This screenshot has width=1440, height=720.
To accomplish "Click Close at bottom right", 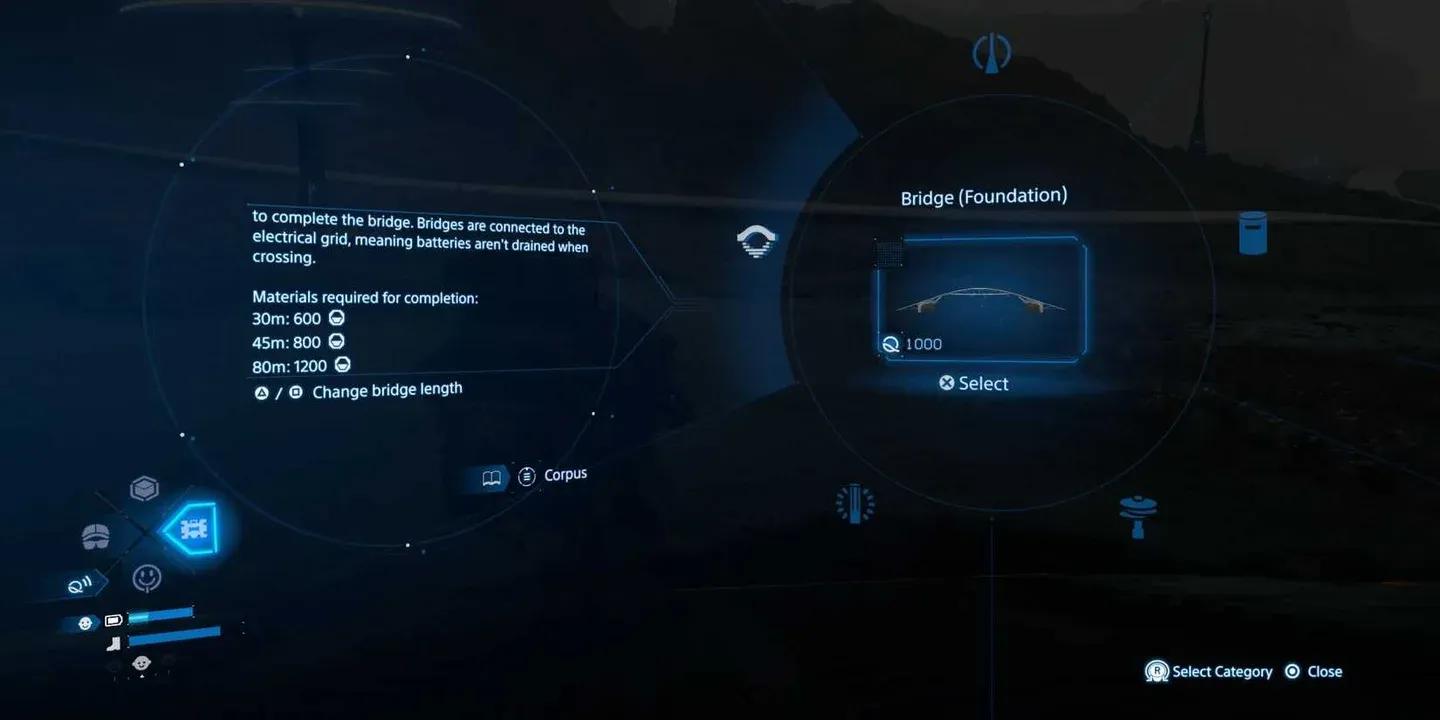I will (1315, 671).
